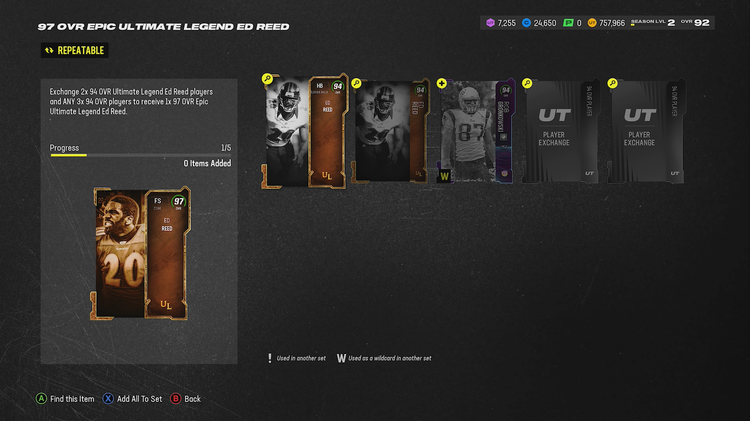Go Back from the set screen
The image size is (750, 421).
186,399
